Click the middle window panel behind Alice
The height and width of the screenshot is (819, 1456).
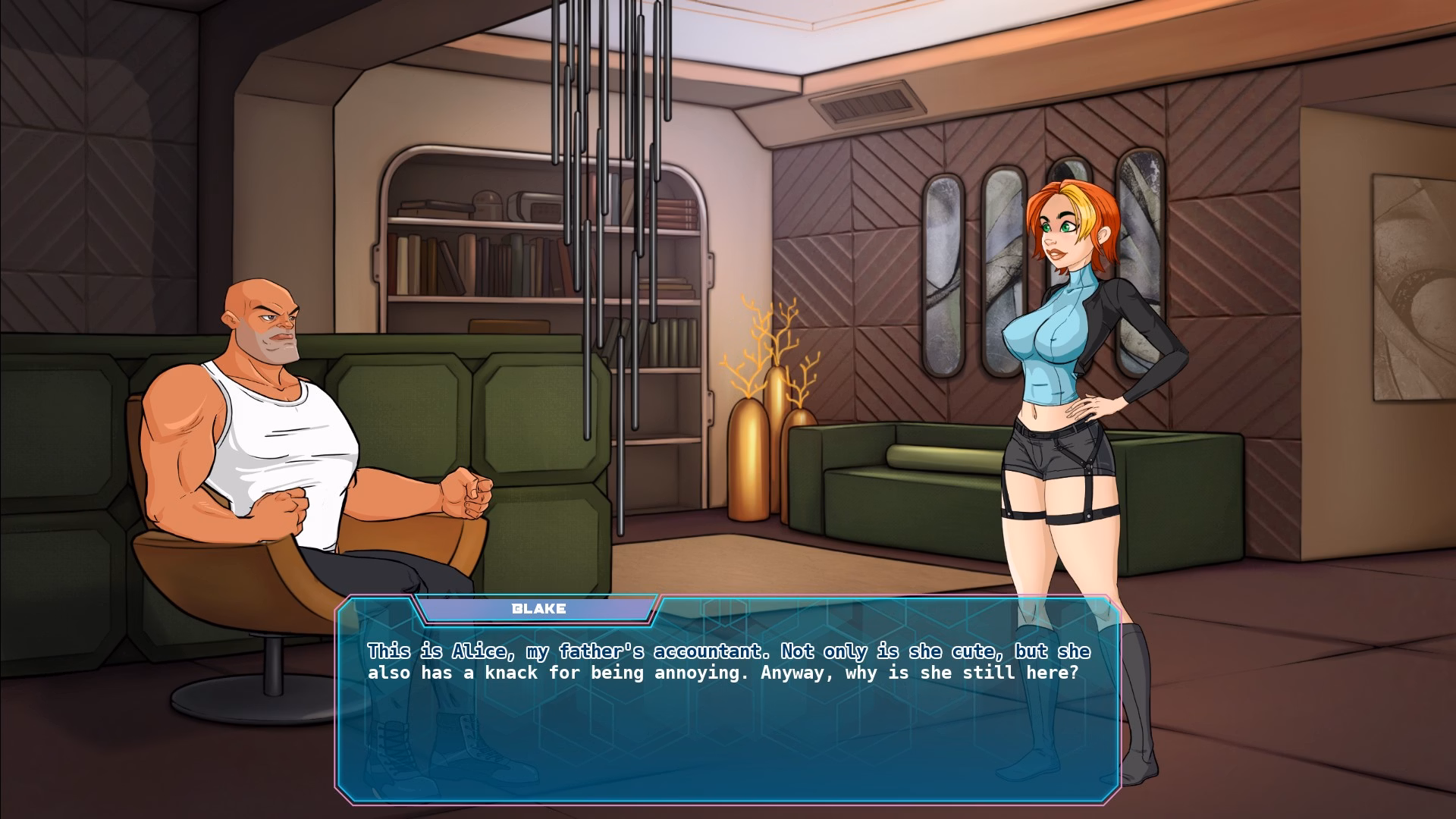pyautogui.click(x=1001, y=250)
